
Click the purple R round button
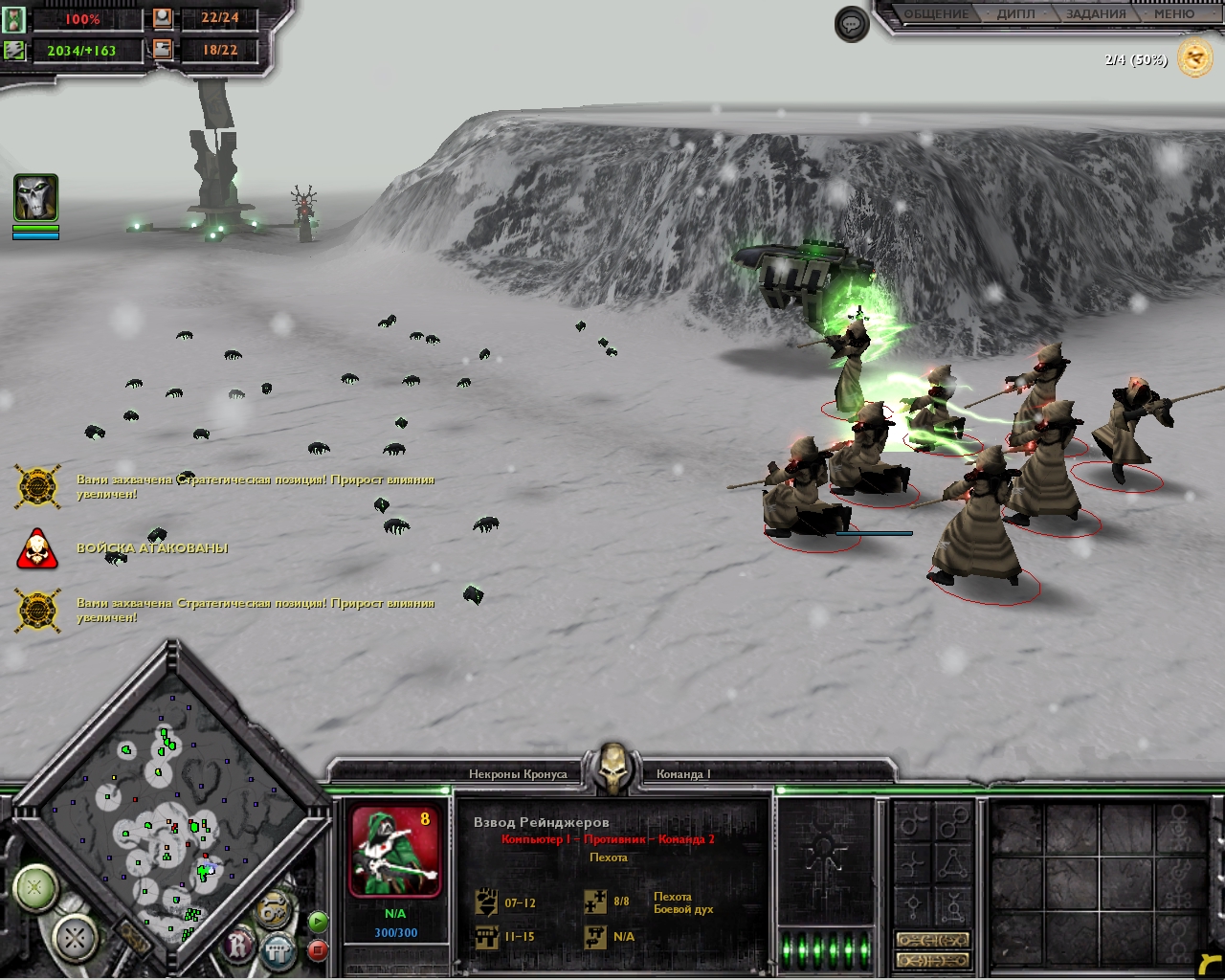click(x=238, y=946)
